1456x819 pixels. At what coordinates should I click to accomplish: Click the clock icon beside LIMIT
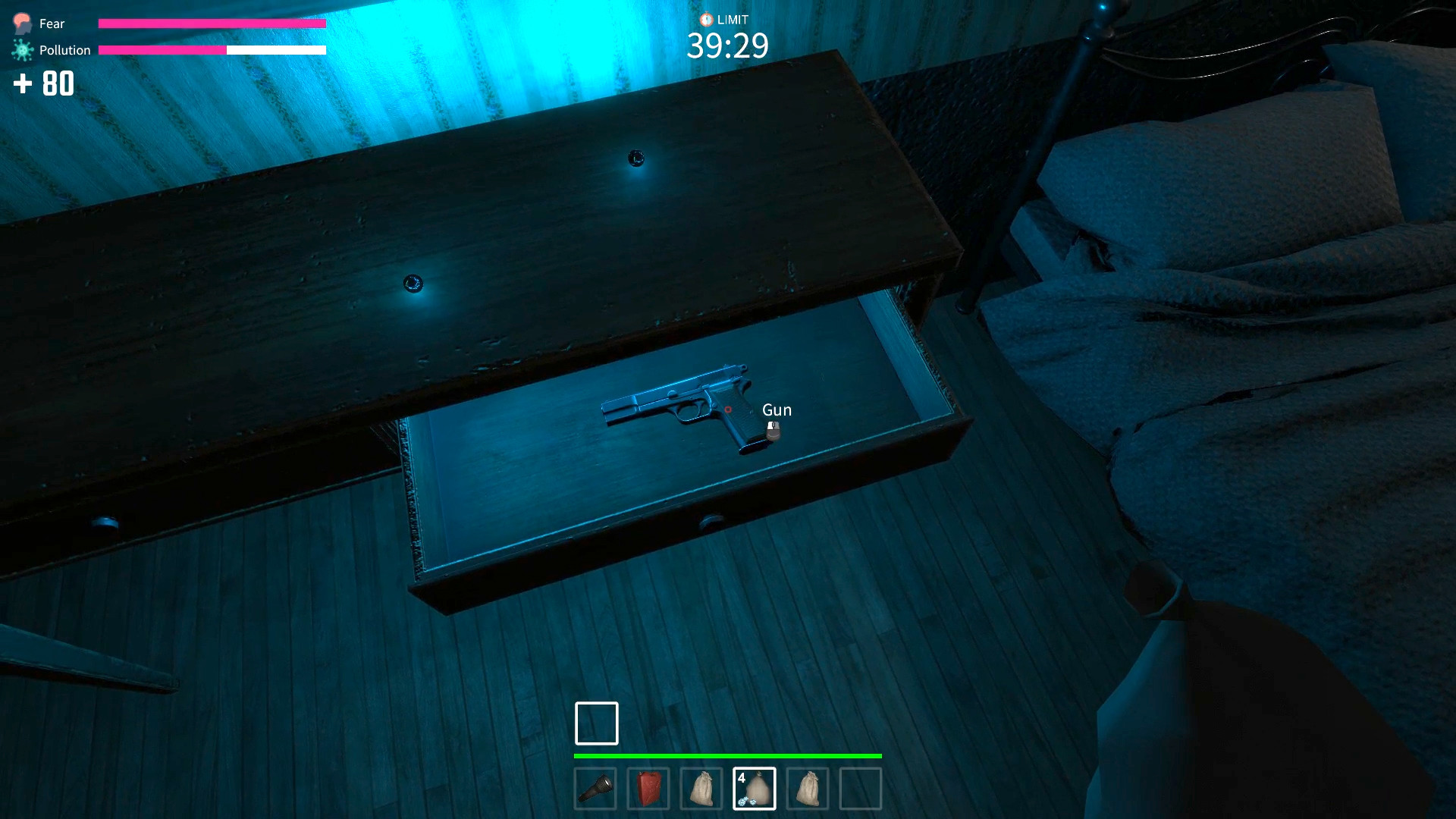tap(705, 20)
